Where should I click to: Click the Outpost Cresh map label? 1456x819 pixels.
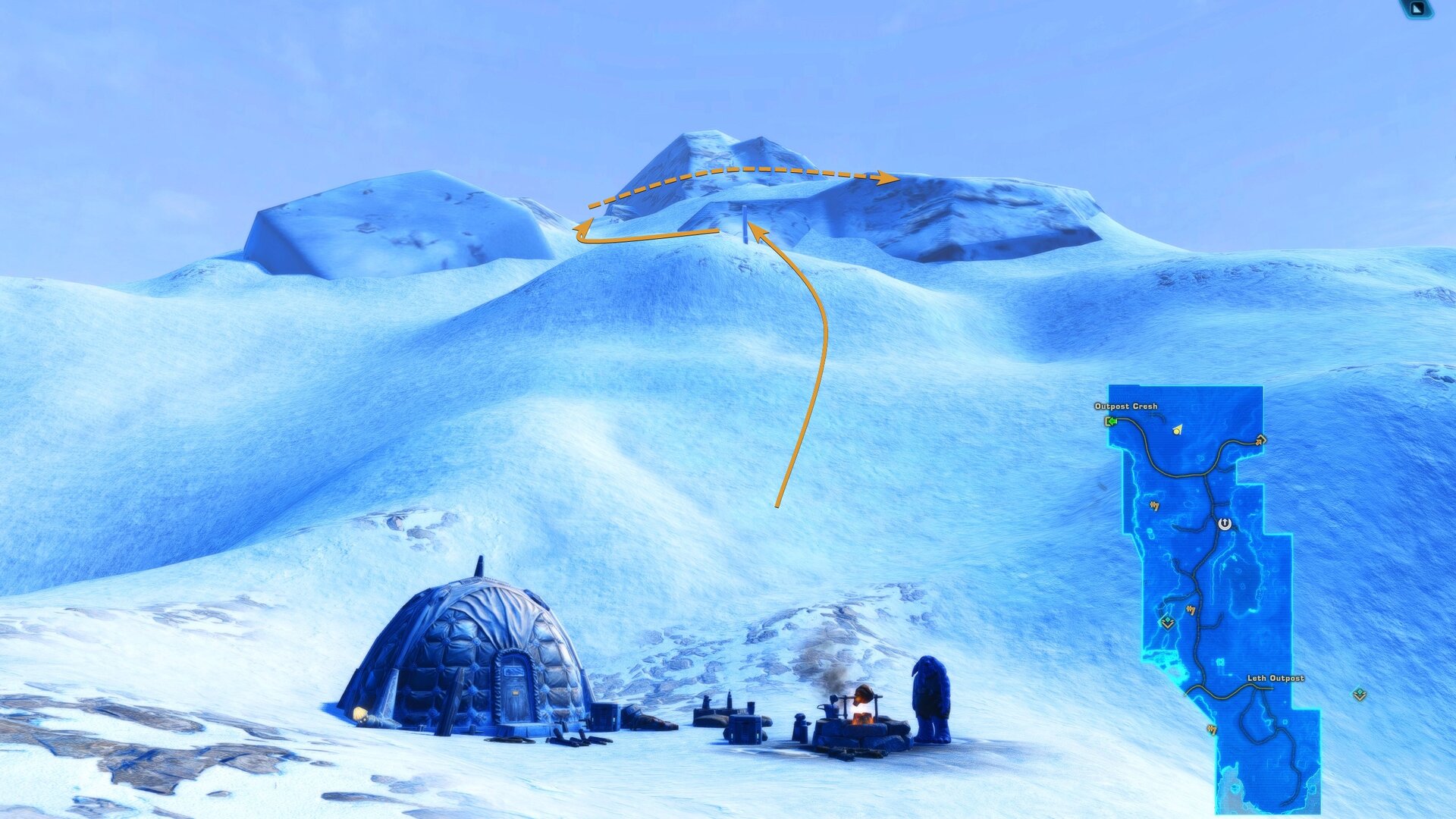[x=1125, y=406]
